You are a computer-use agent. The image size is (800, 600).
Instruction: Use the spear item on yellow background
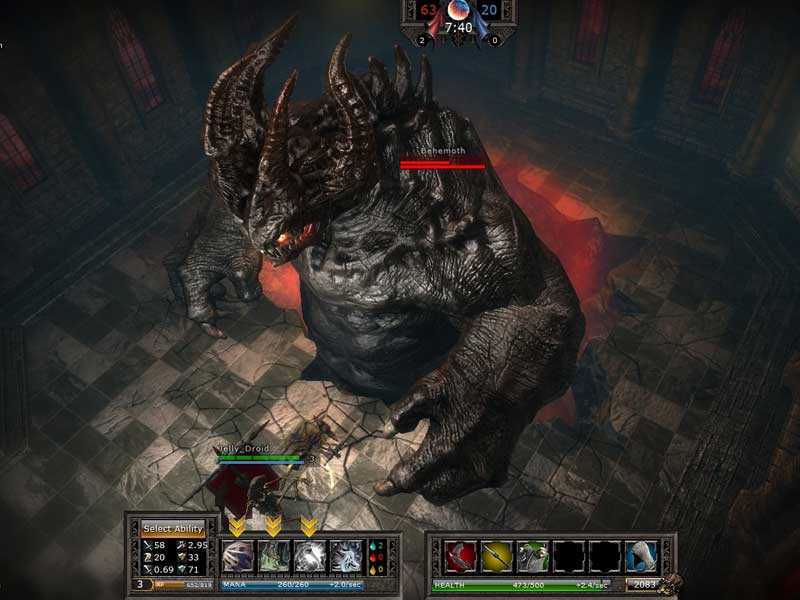click(497, 555)
